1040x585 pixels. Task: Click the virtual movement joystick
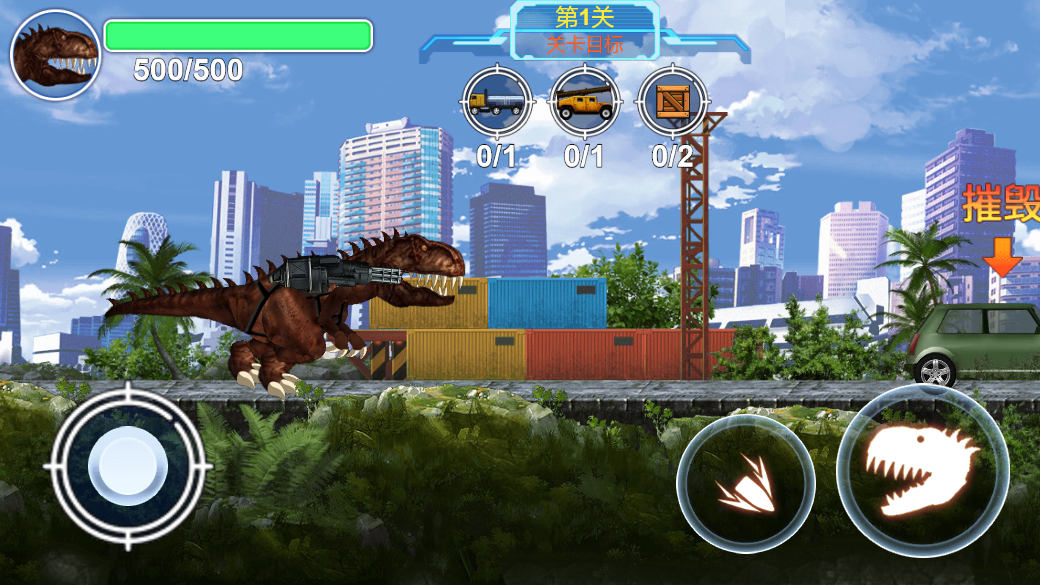click(128, 468)
